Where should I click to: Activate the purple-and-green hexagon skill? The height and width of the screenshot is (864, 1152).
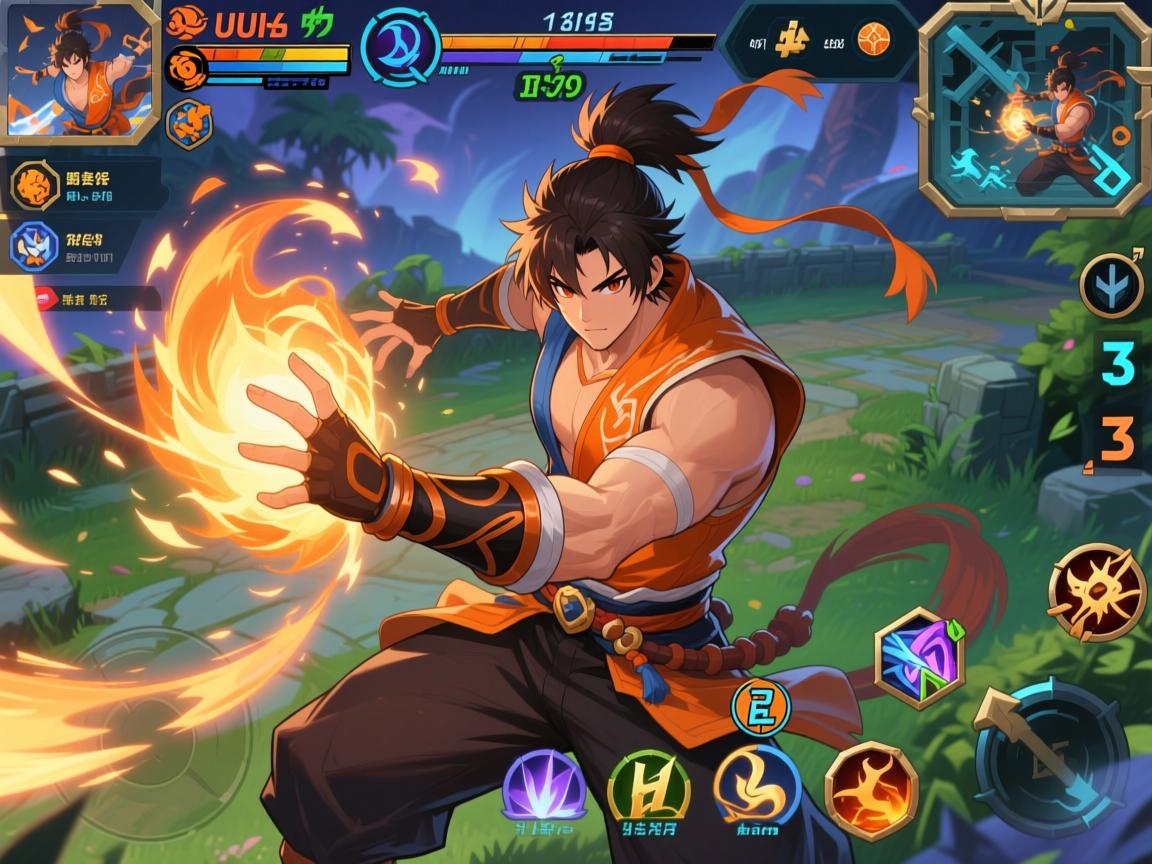tap(919, 658)
